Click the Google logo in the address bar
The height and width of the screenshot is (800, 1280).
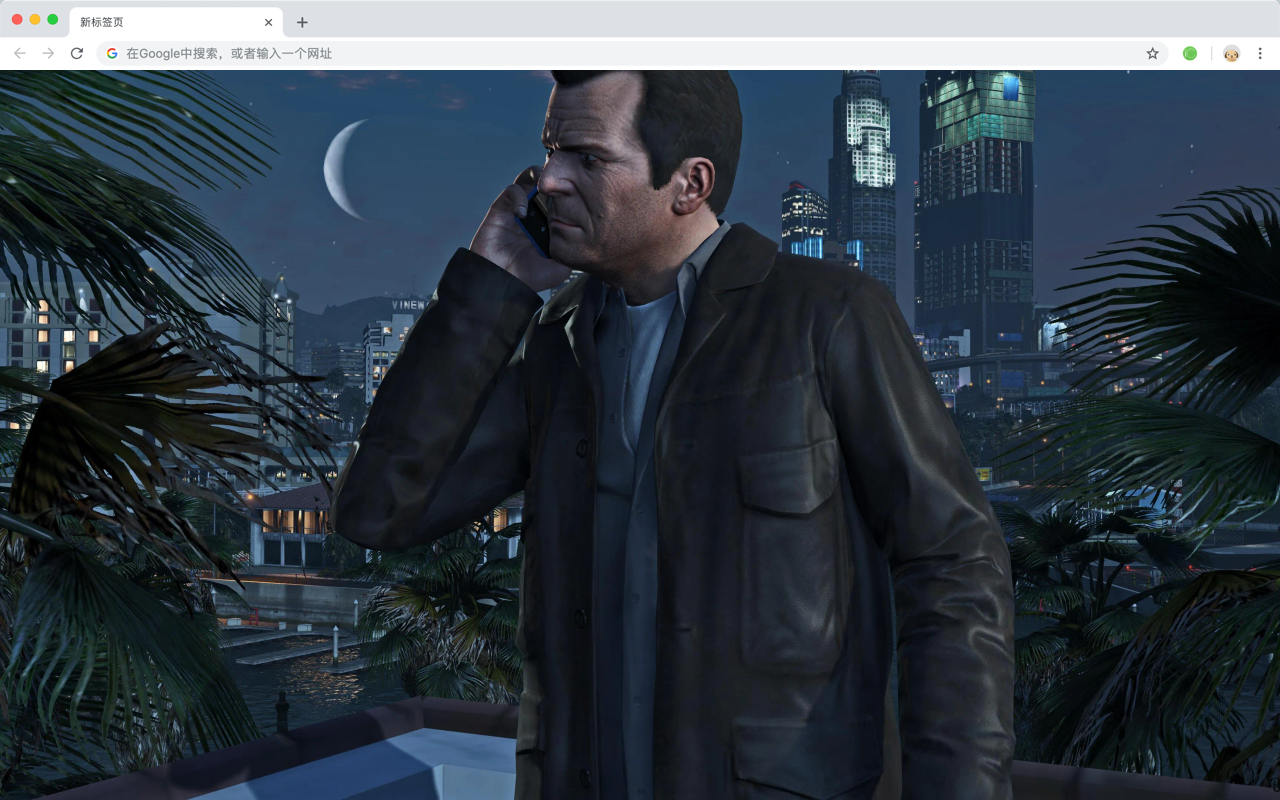coord(111,53)
